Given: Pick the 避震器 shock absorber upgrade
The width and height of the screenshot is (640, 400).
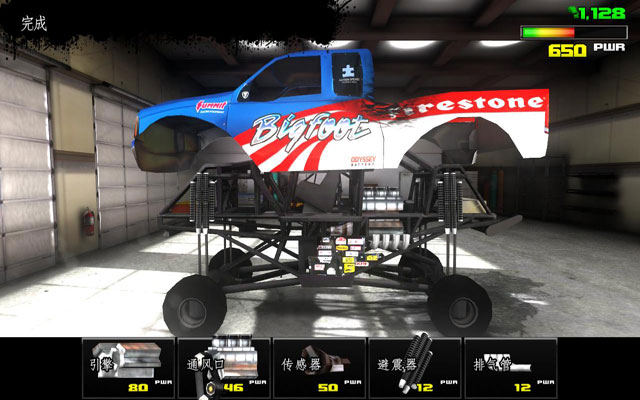Looking at the screenshot, I should (414, 366).
